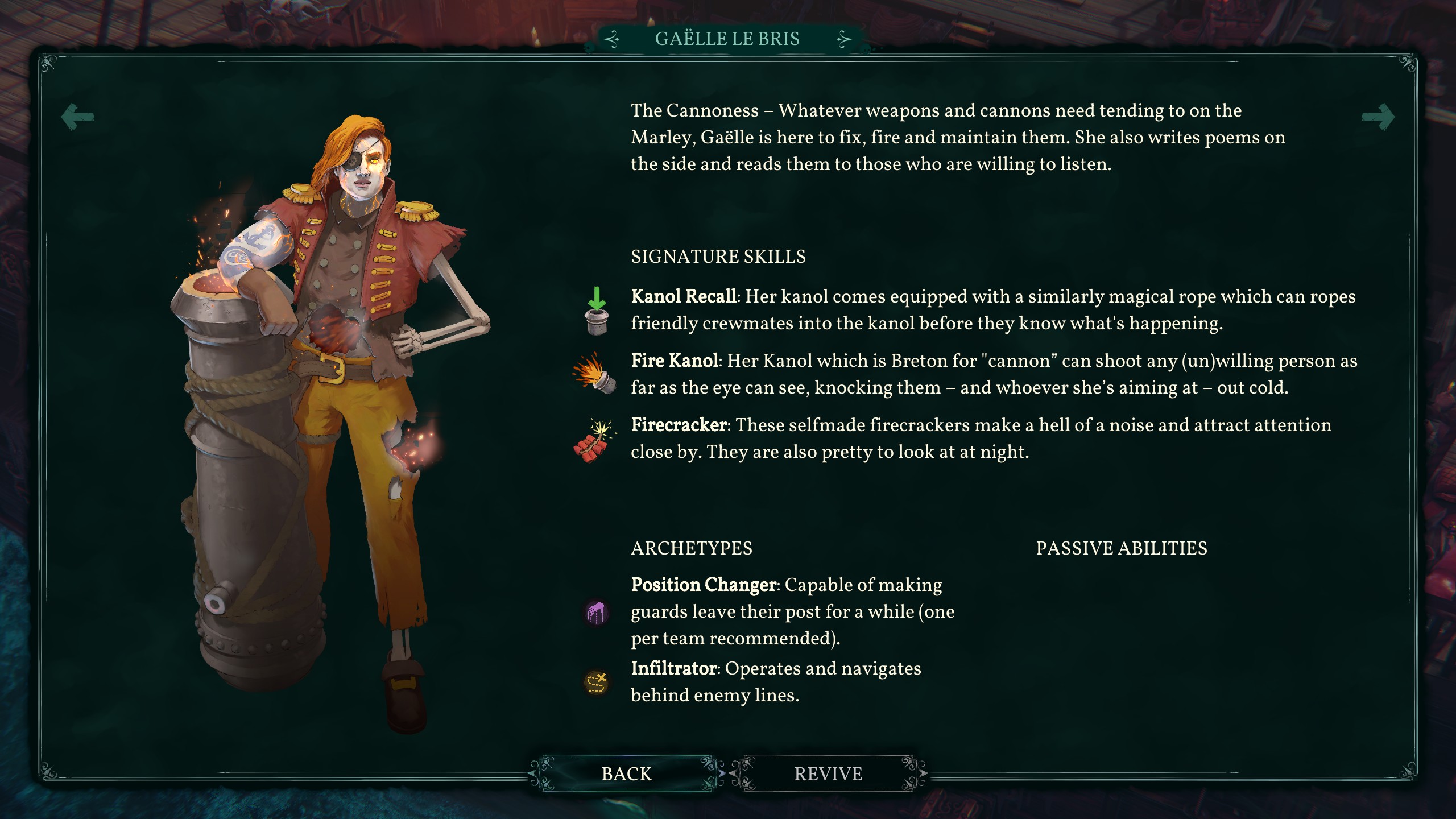Click the Infiltrator archetype icon
This screenshot has height=819, width=1456.
click(x=597, y=682)
